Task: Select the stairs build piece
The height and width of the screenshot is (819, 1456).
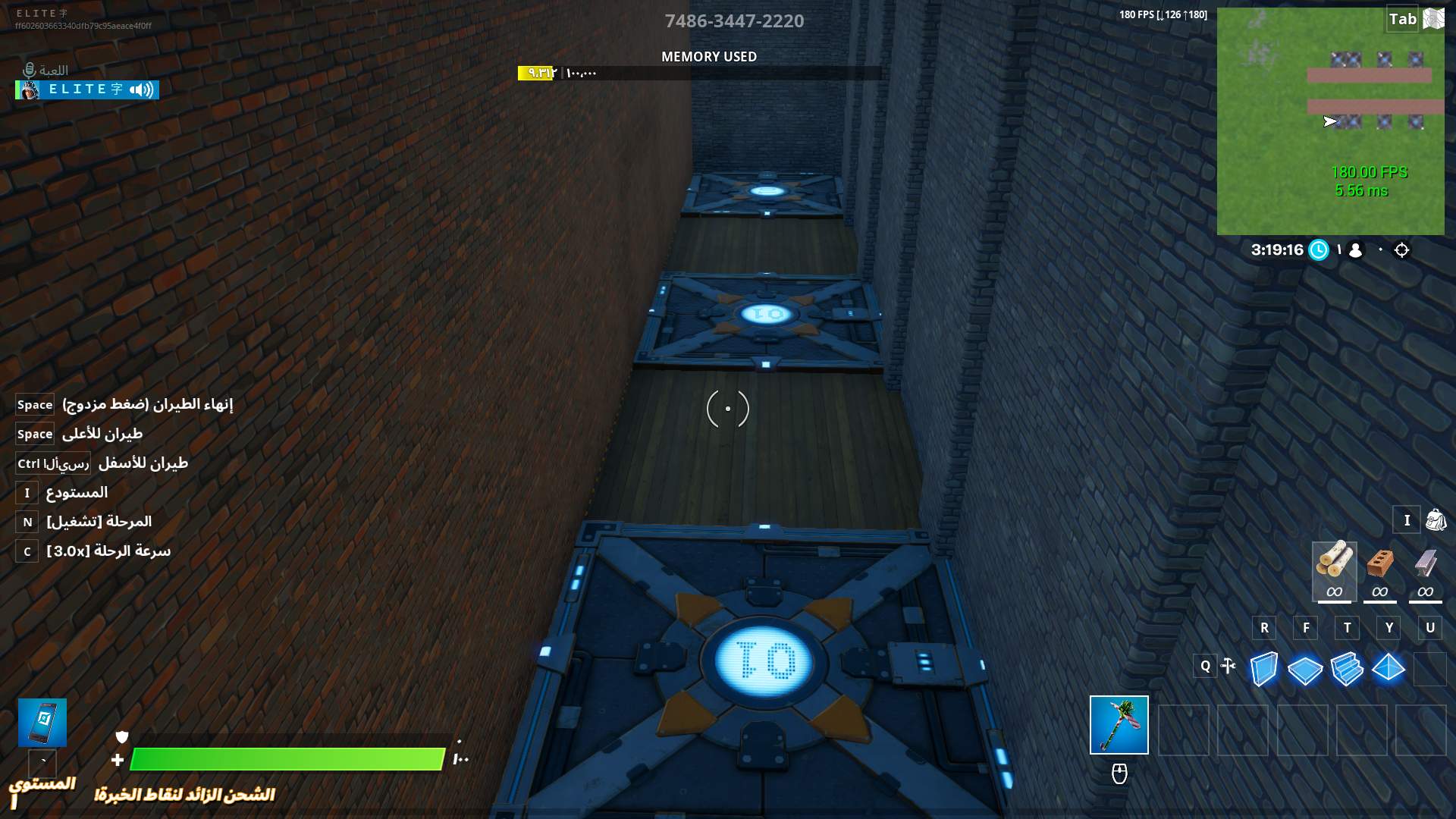Action: (x=1347, y=669)
